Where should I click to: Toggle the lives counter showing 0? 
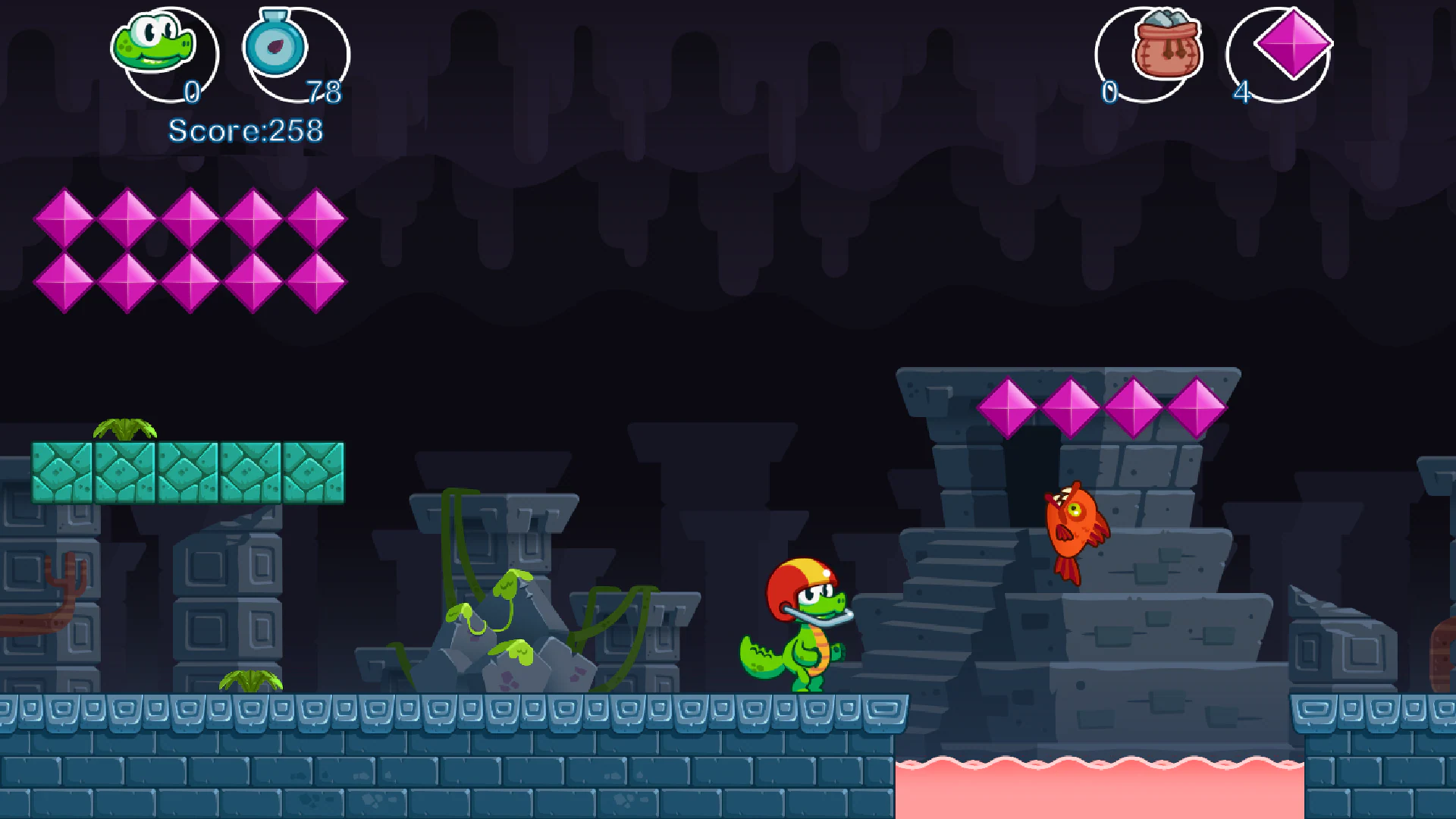tap(193, 93)
